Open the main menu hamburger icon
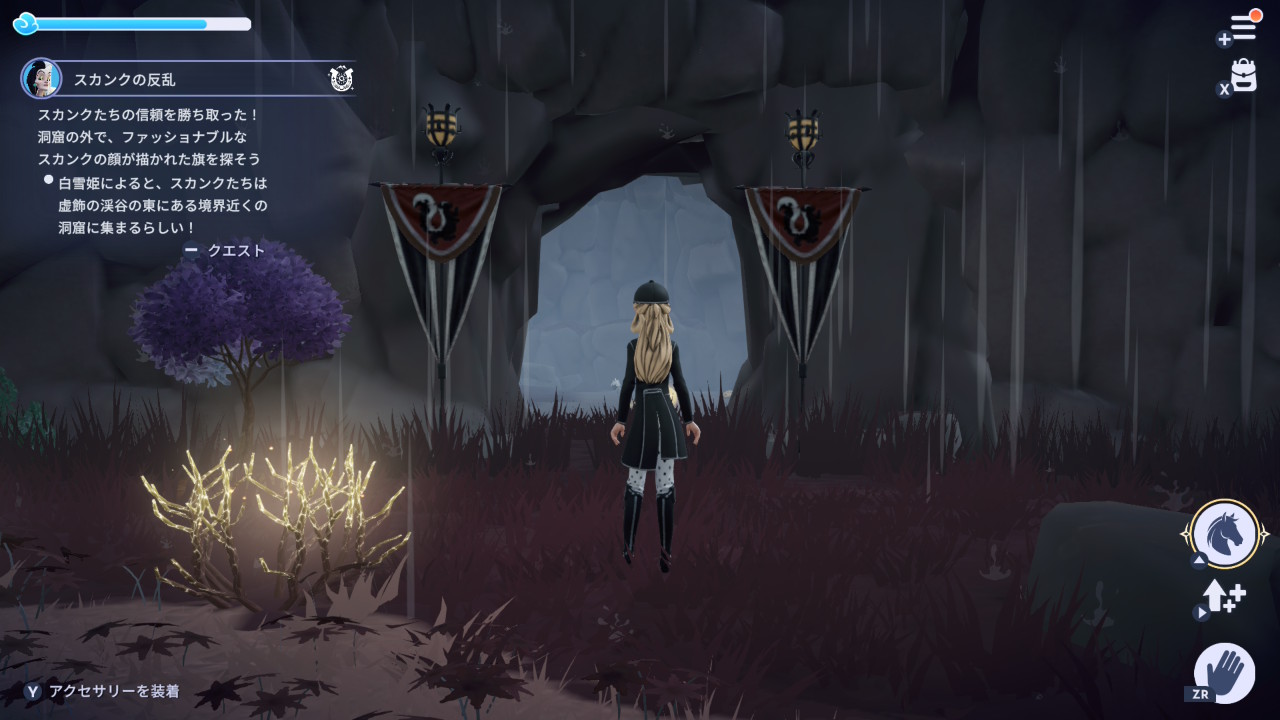Screen dimensions: 1280x720 [1243, 28]
